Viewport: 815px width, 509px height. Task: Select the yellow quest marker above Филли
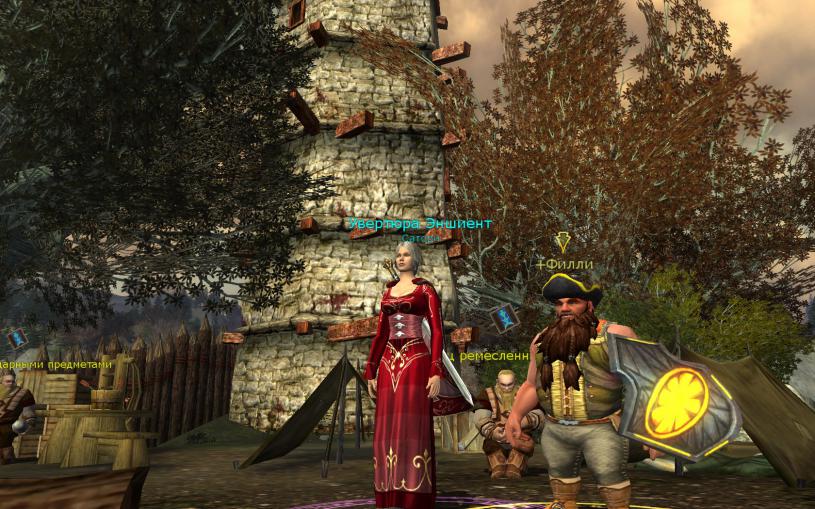pyautogui.click(x=564, y=242)
